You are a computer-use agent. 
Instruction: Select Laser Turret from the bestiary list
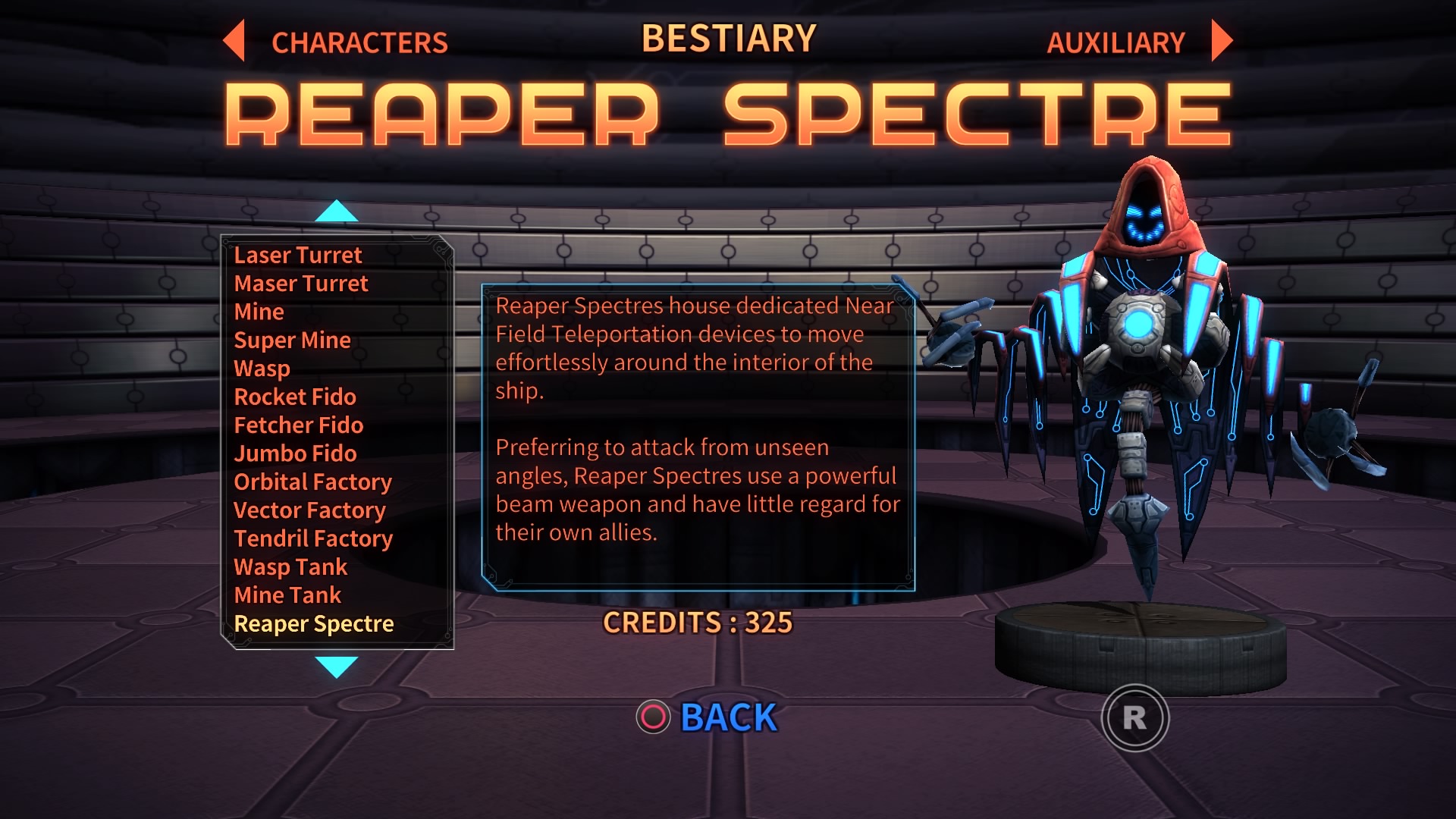click(298, 256)
